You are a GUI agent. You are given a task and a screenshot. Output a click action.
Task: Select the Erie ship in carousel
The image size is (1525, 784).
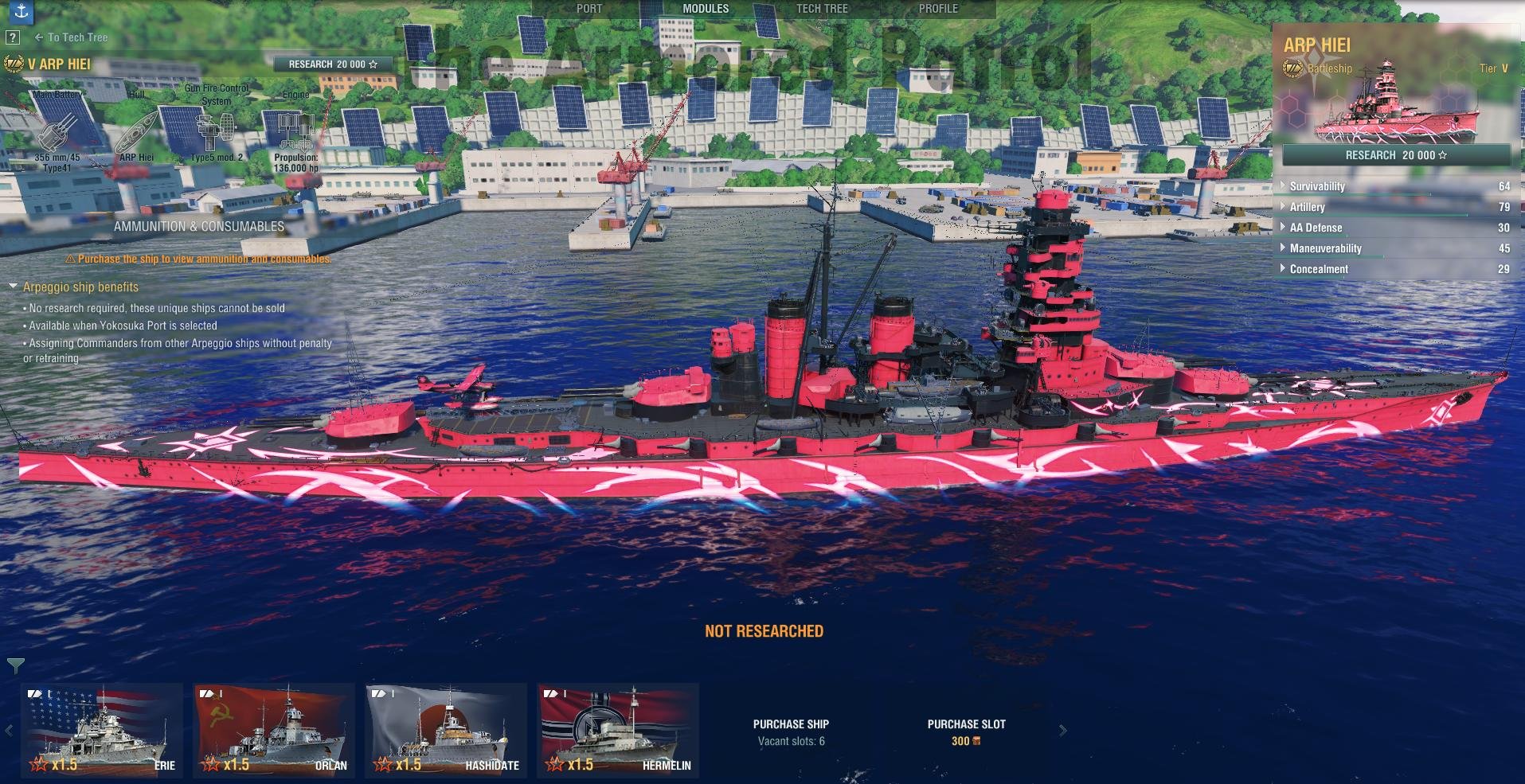(103, 730)
